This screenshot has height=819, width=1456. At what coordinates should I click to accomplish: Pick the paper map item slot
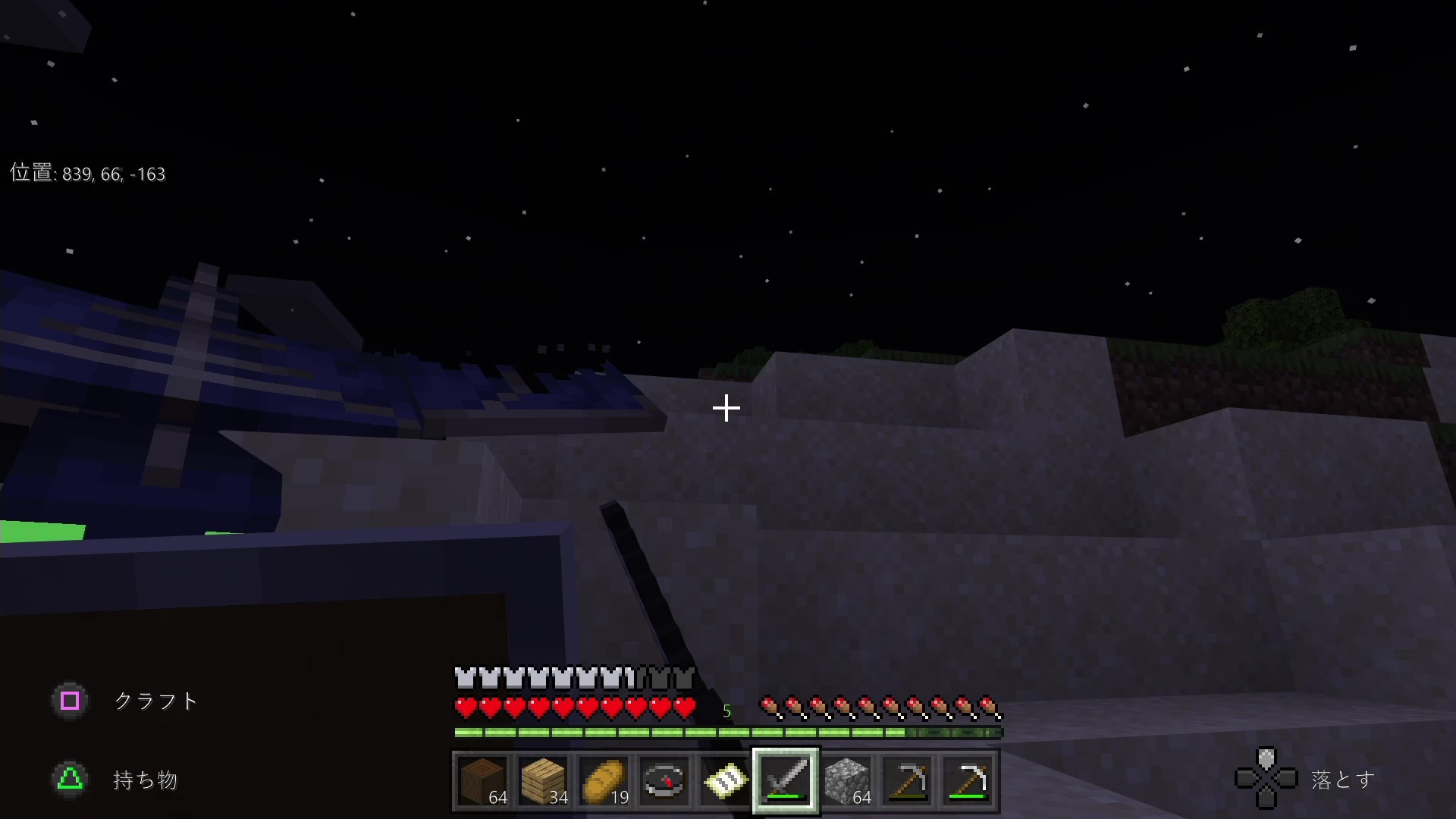pos(726,780)
